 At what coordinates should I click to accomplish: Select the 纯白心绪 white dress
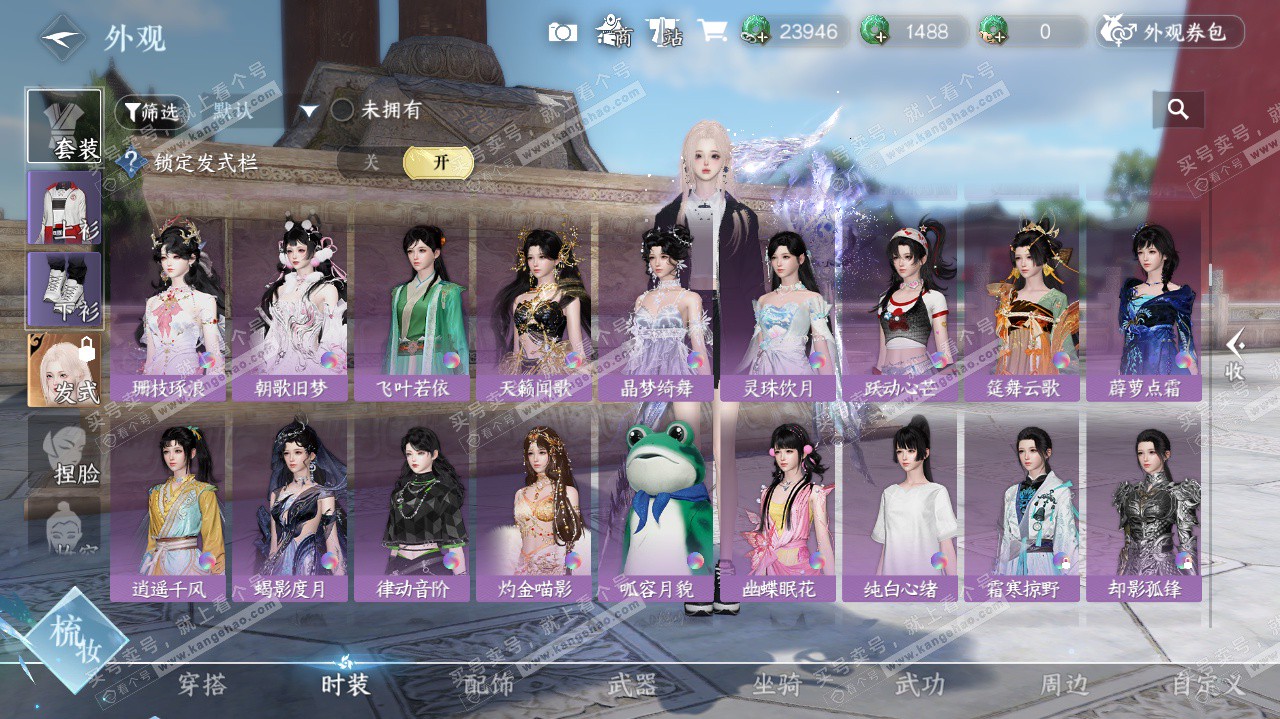click(x=900, y=507)
